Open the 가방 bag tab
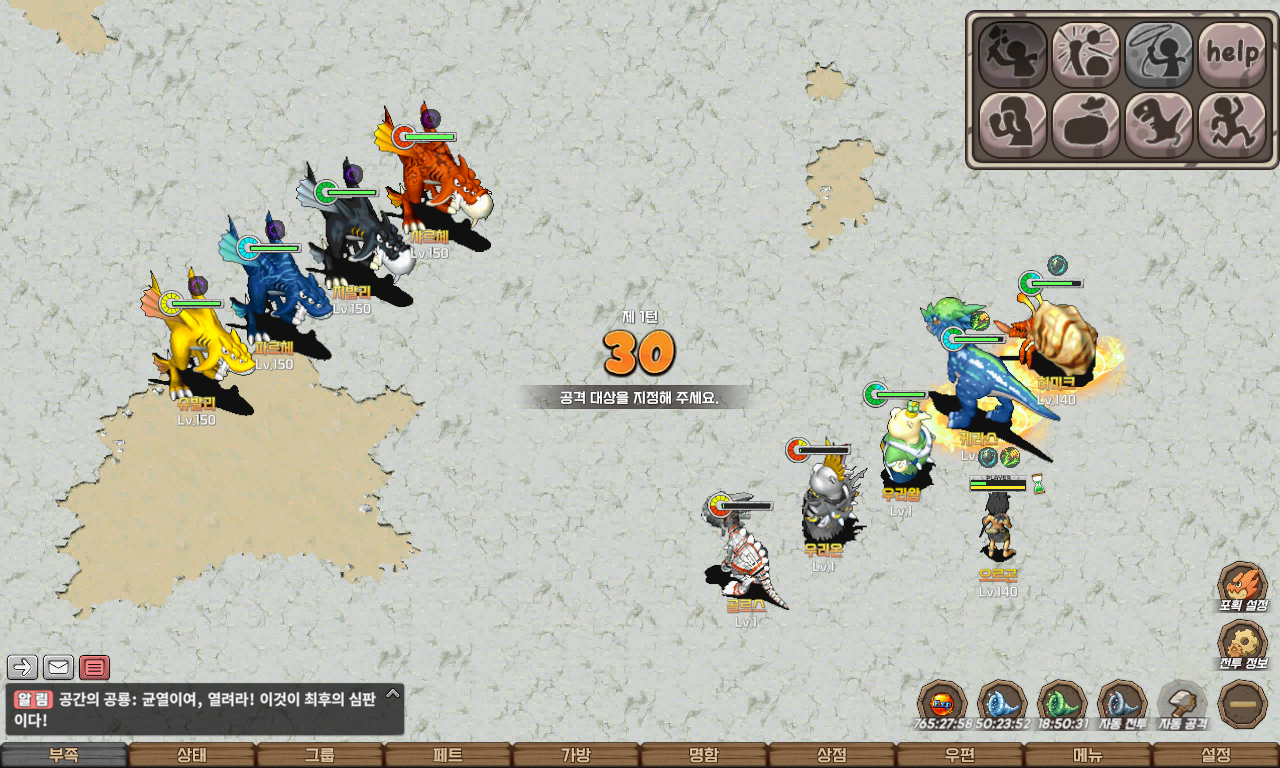 click(x=576, y=755)
